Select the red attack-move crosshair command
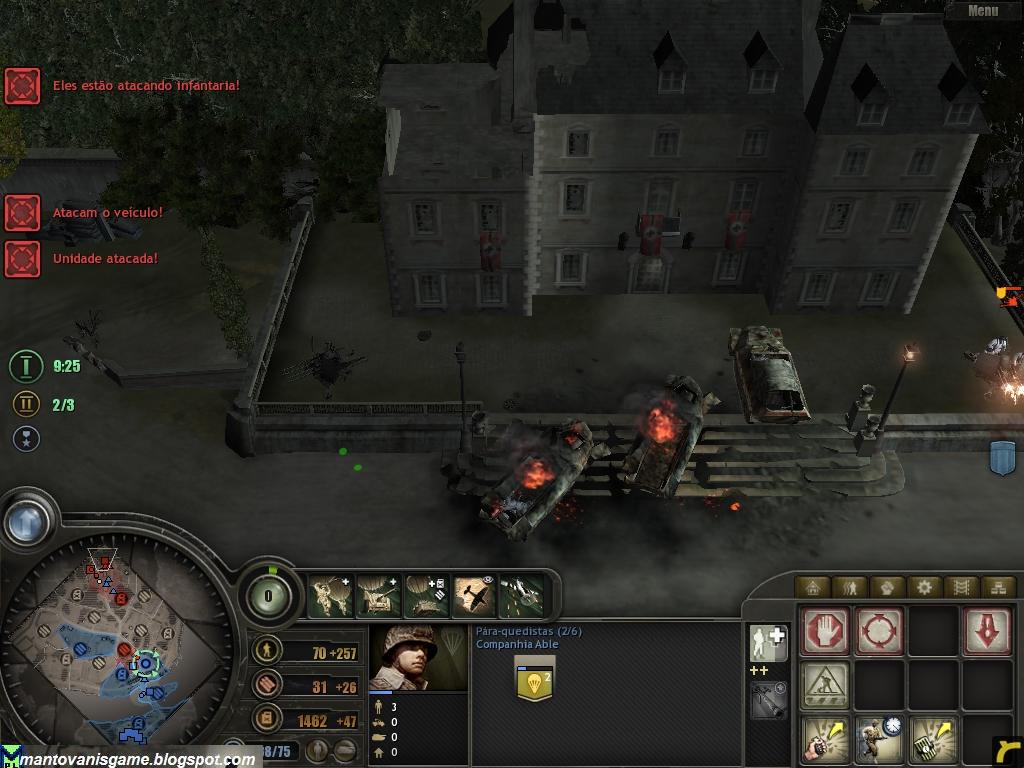The image size is (1024, 768). point(879,631)
